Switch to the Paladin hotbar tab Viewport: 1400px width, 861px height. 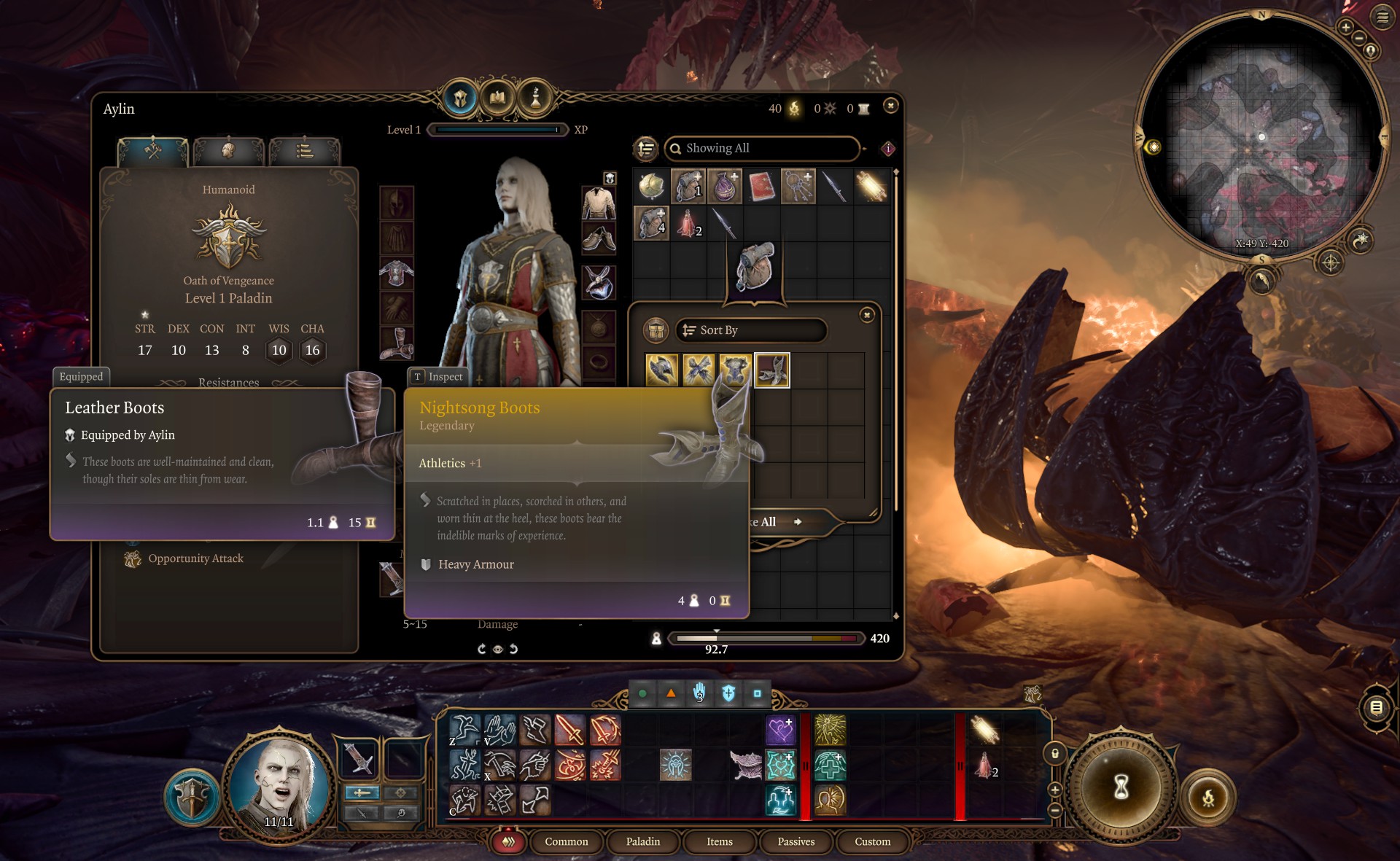[642, 841]
